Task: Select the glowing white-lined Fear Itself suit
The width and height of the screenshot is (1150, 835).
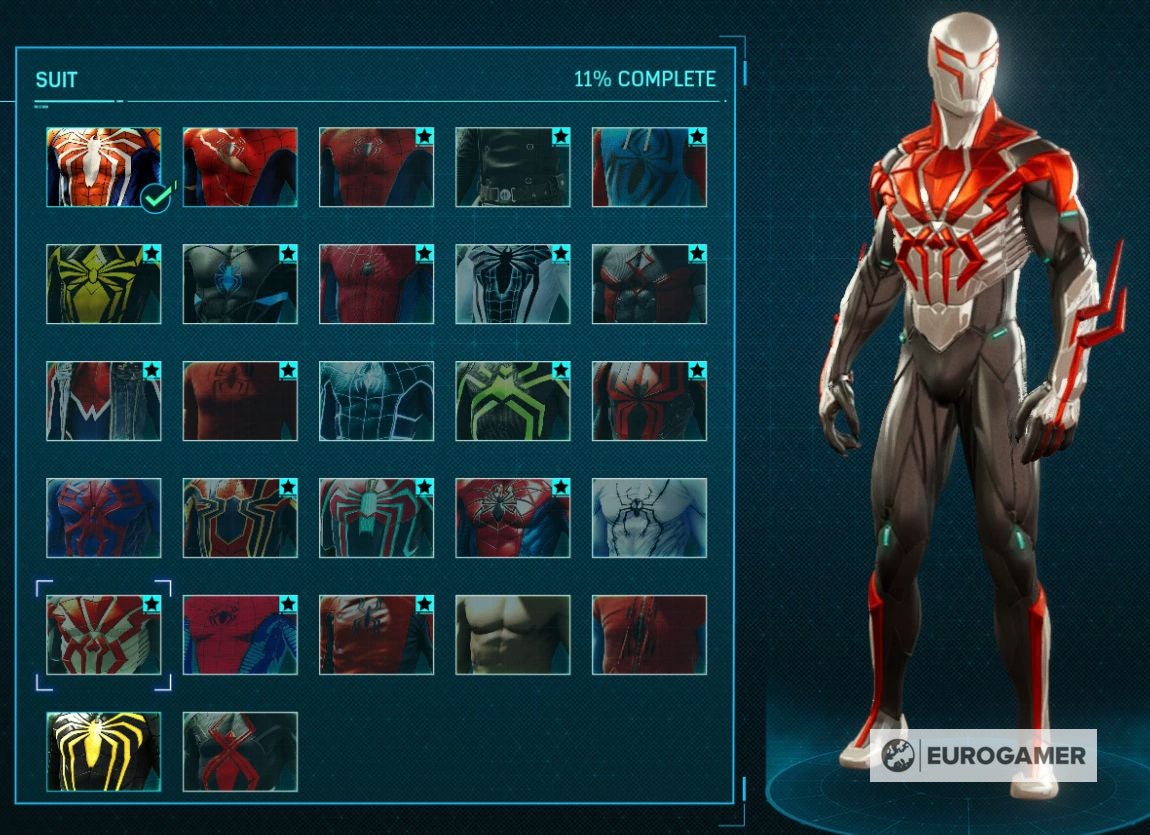Action: (x=376, y=401)
